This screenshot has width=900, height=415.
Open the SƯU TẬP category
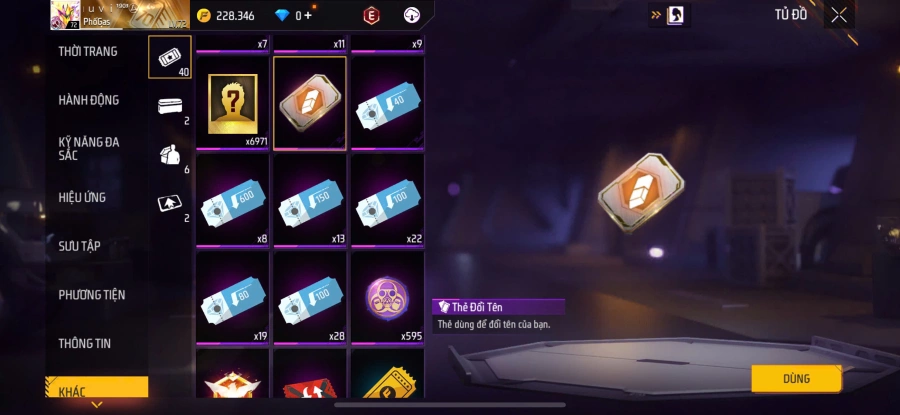[x=80, y=246]
